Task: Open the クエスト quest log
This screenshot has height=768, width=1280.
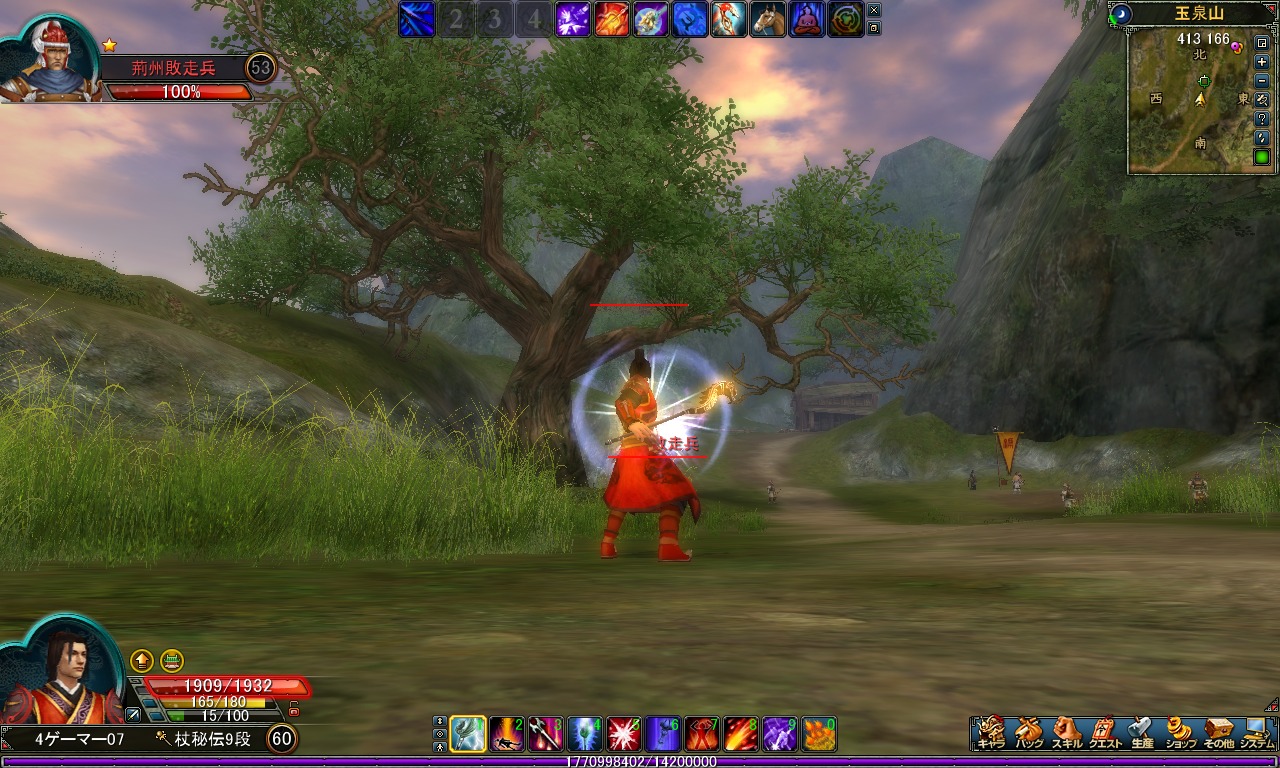Action: 1104,732
